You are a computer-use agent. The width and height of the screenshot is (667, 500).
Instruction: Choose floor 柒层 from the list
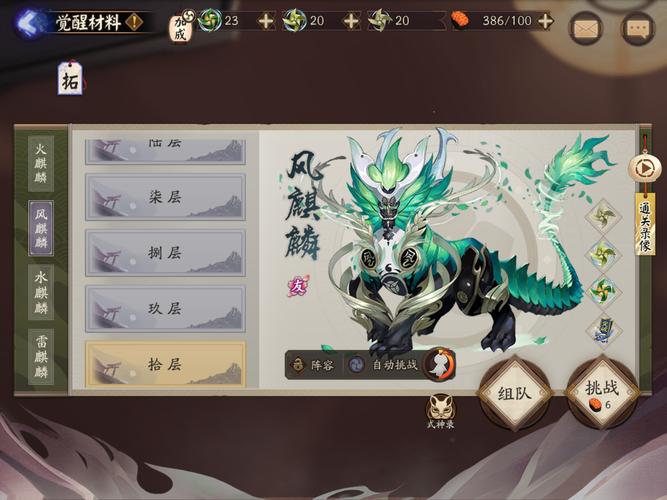(x=165, y=196)
